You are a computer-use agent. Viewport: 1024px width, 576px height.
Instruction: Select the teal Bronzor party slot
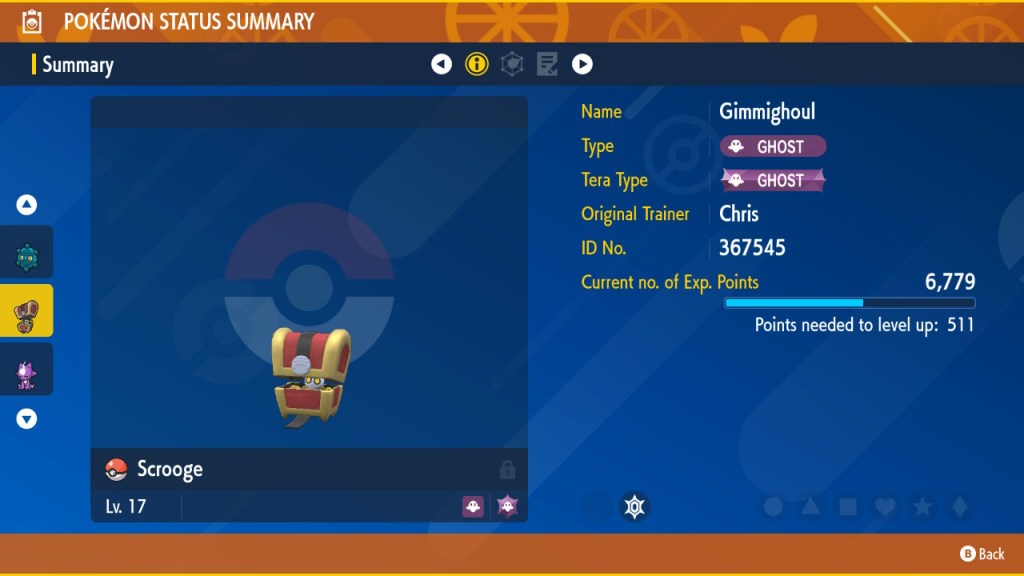pos(27,257)
